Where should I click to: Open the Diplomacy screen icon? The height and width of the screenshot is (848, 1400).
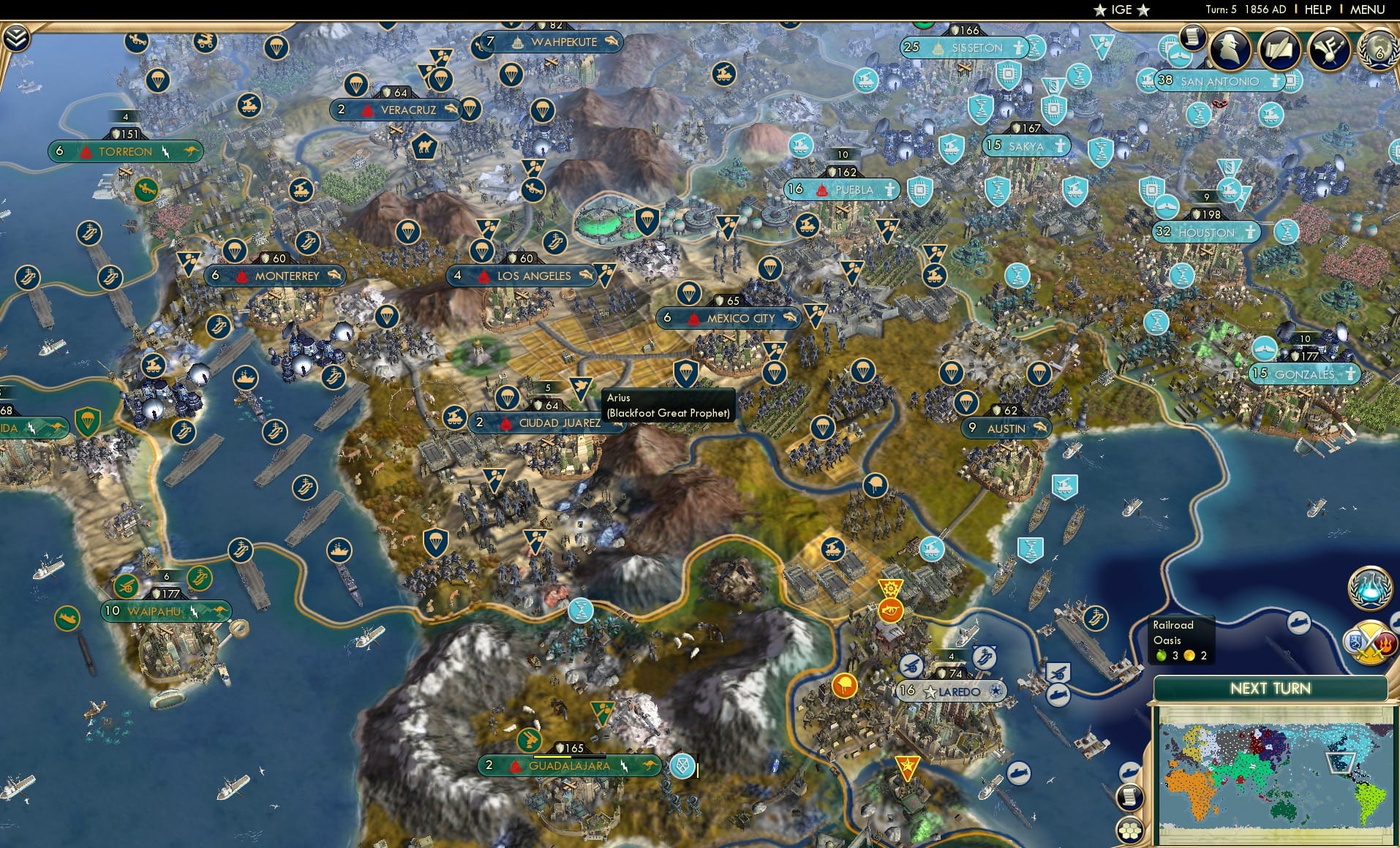click(x=1328, y=48)
